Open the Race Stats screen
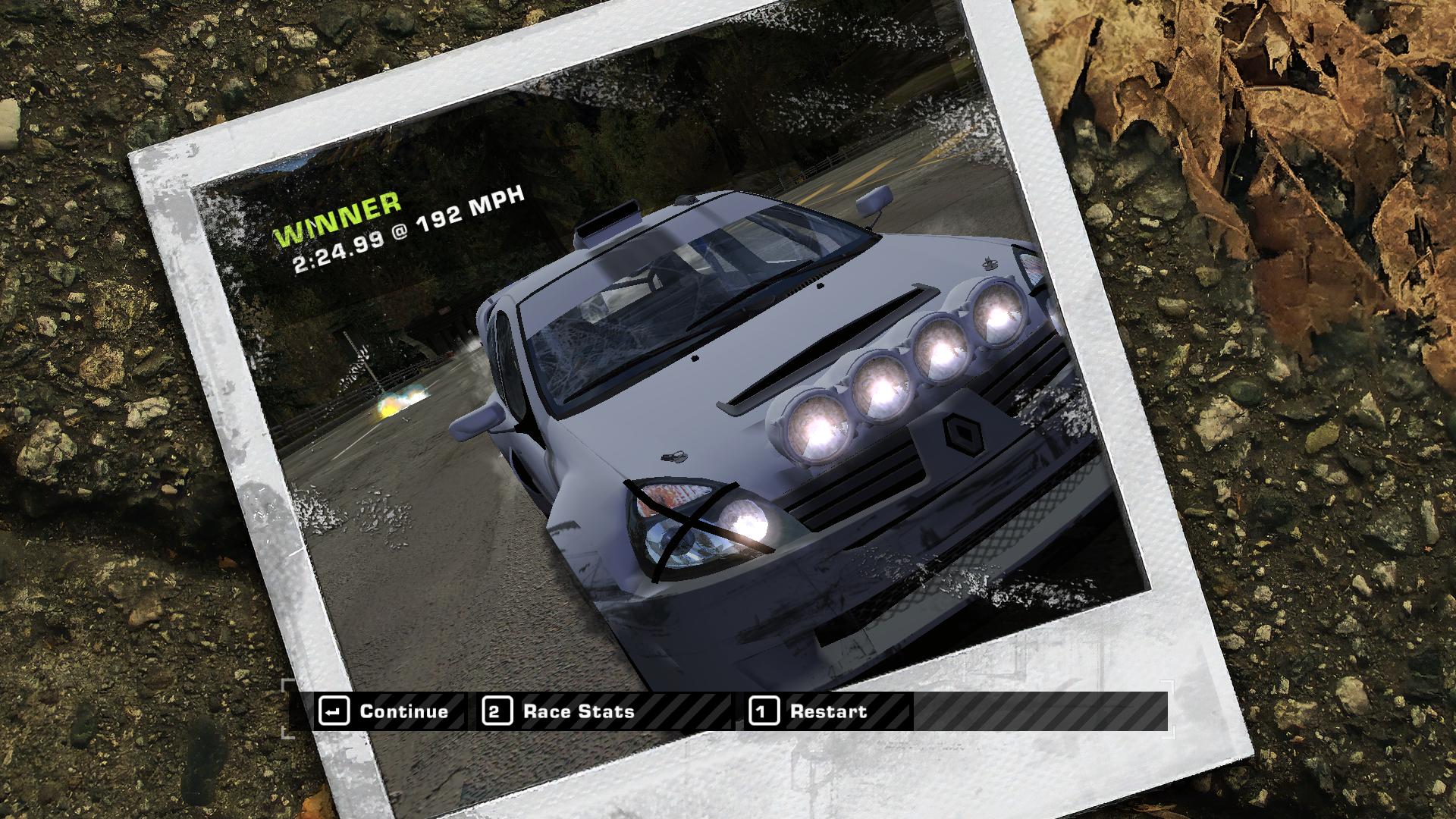 [x=559, y=712]
